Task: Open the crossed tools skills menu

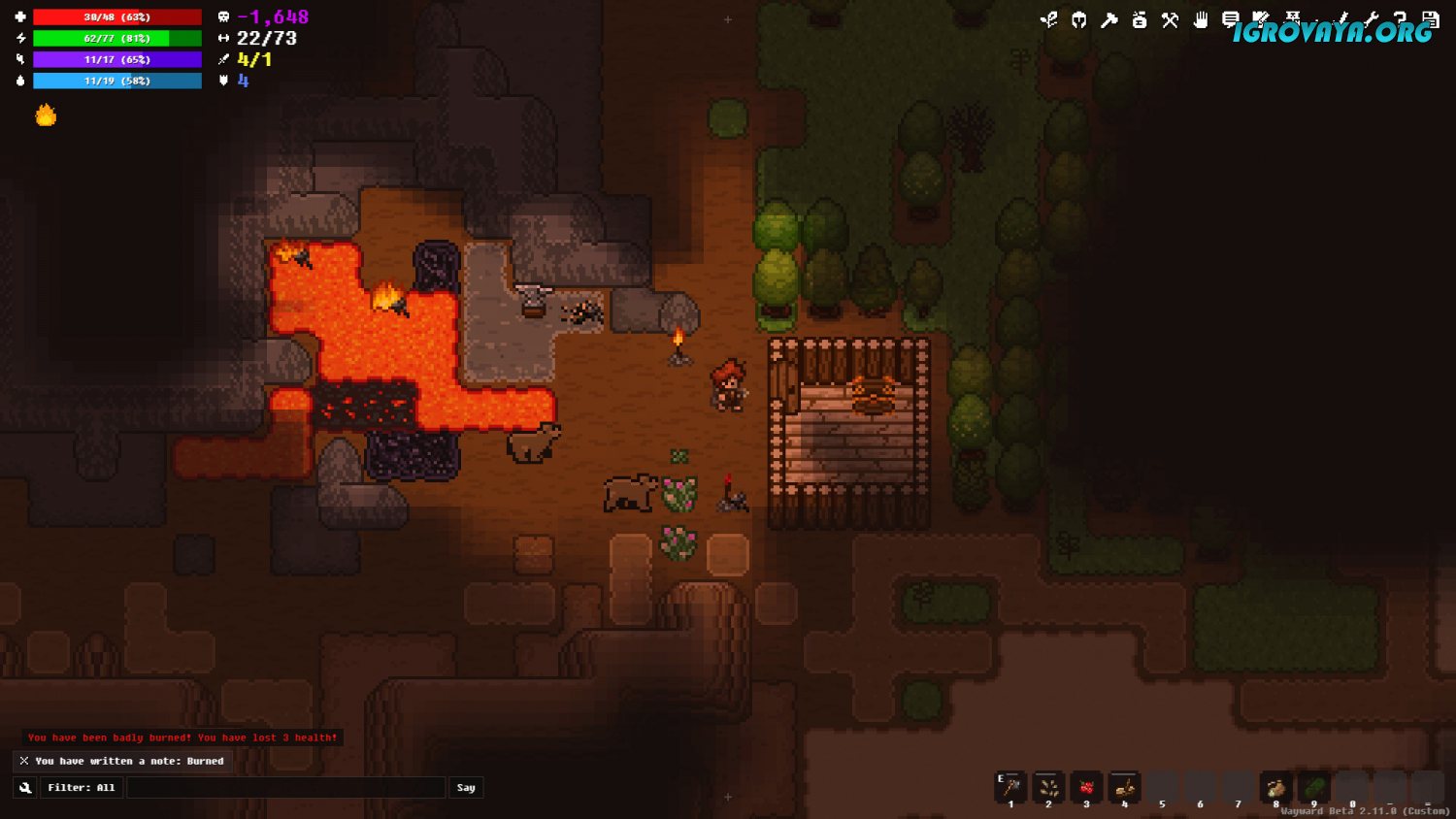Action: click(x=1170, y=19)
